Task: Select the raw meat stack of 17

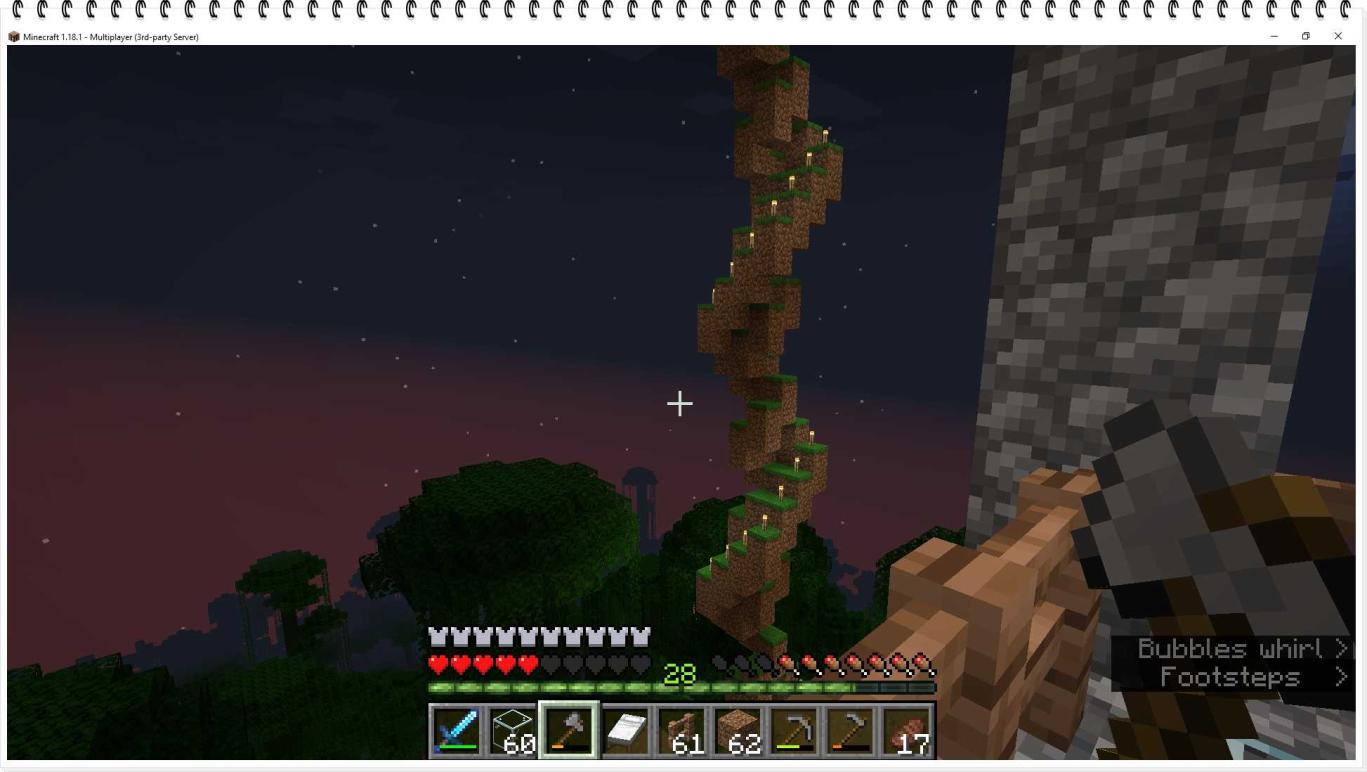Action: [907, 730]
